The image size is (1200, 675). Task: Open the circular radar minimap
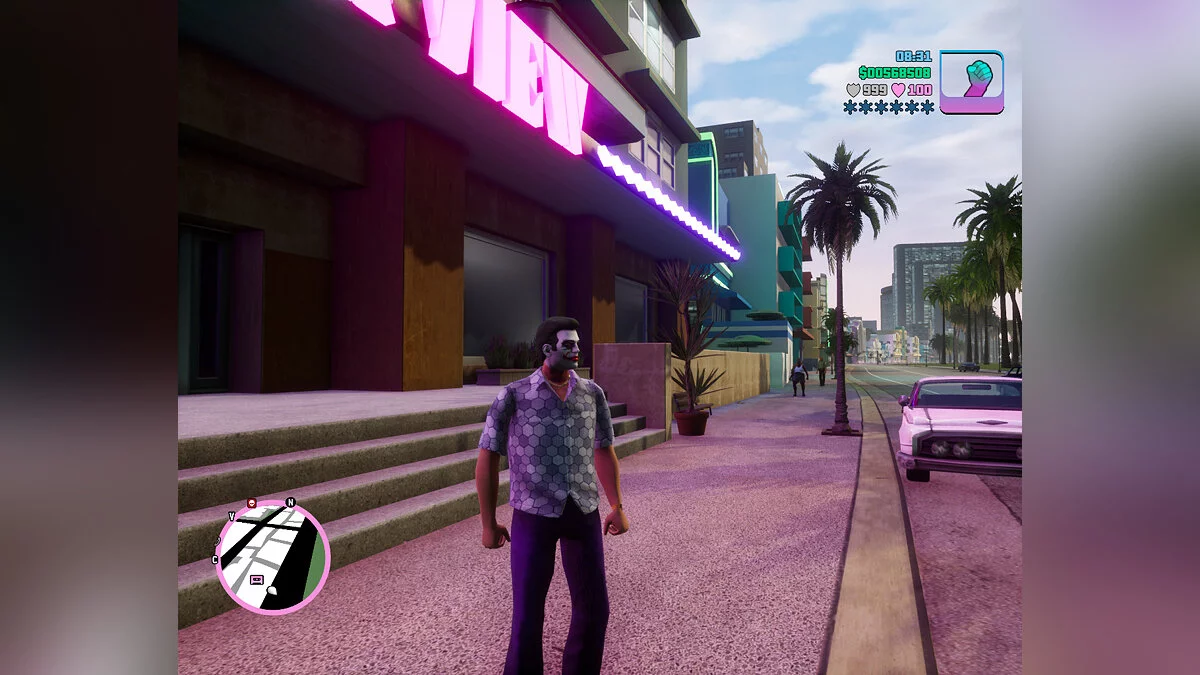click(272, 556)
